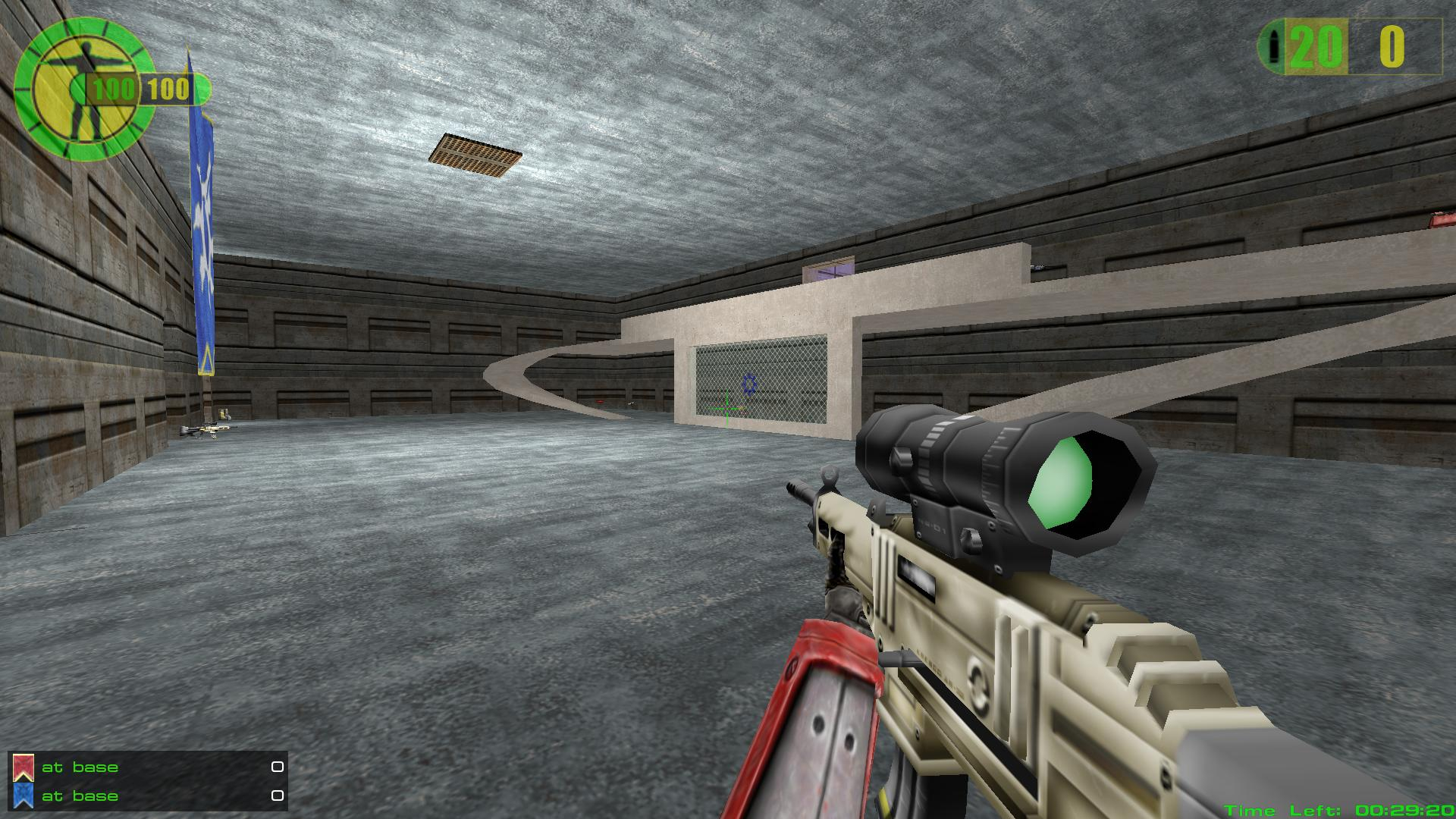Click the red team flag icon

point(24,767)
